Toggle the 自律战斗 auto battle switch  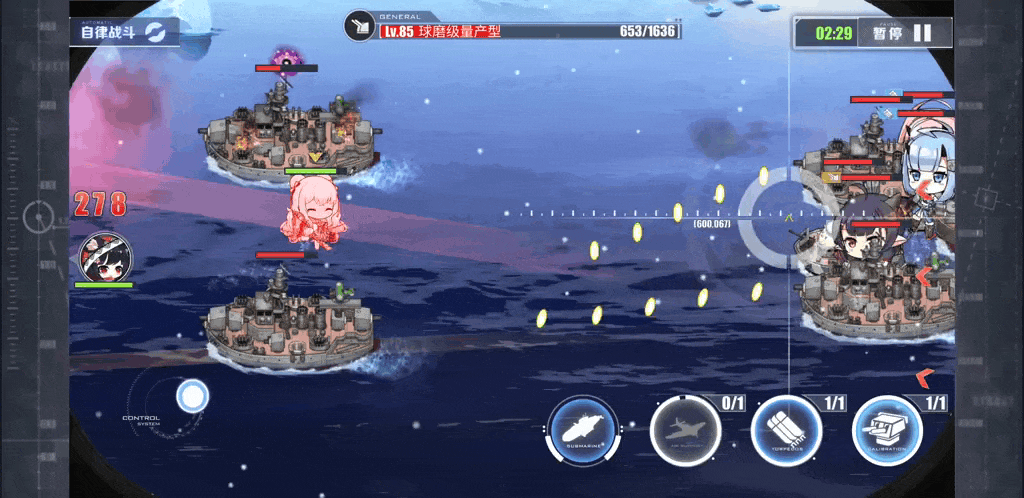click(126, 31)
